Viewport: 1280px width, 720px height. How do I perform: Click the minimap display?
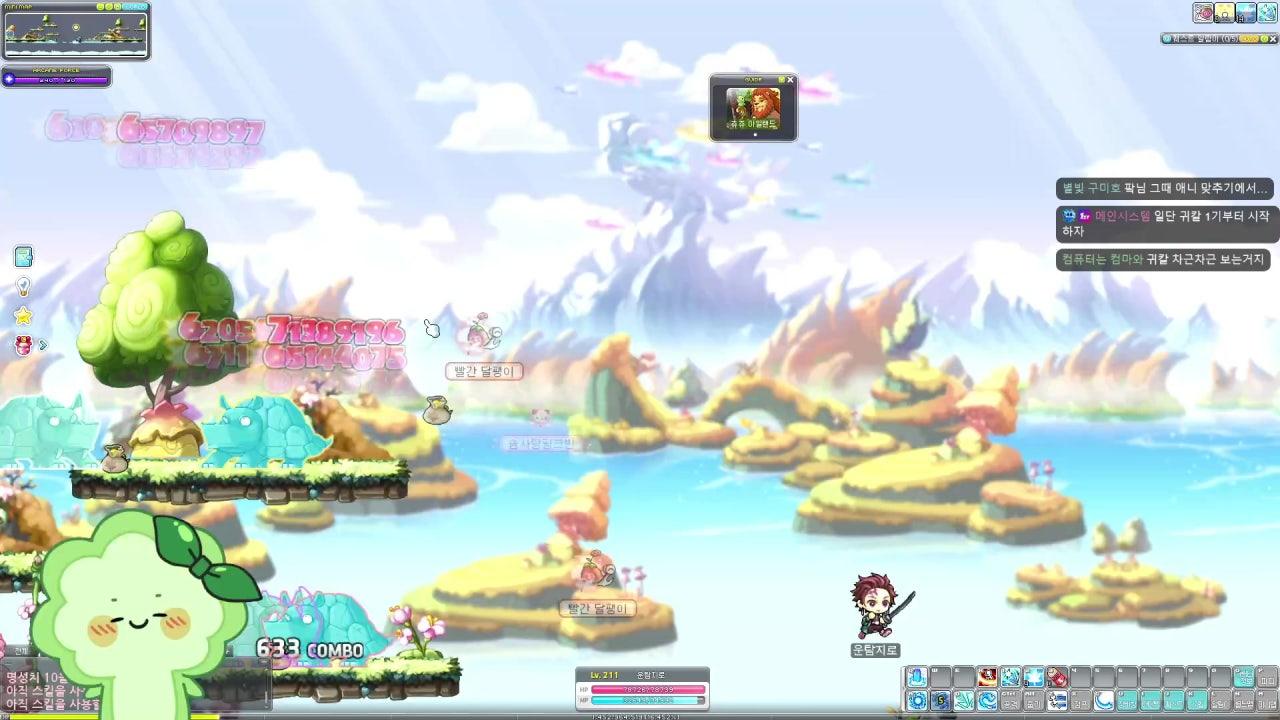pos(76,34)
